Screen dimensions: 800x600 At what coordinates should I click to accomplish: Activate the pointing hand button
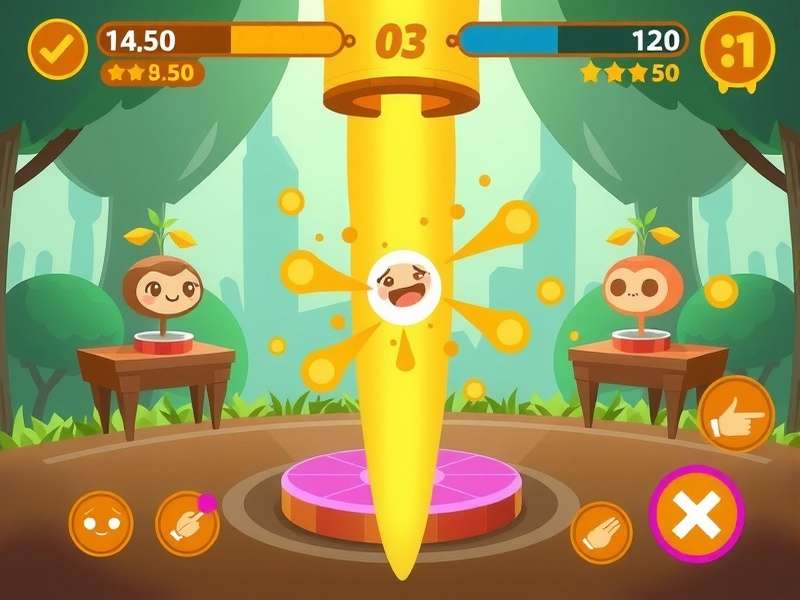pos(736,414)
